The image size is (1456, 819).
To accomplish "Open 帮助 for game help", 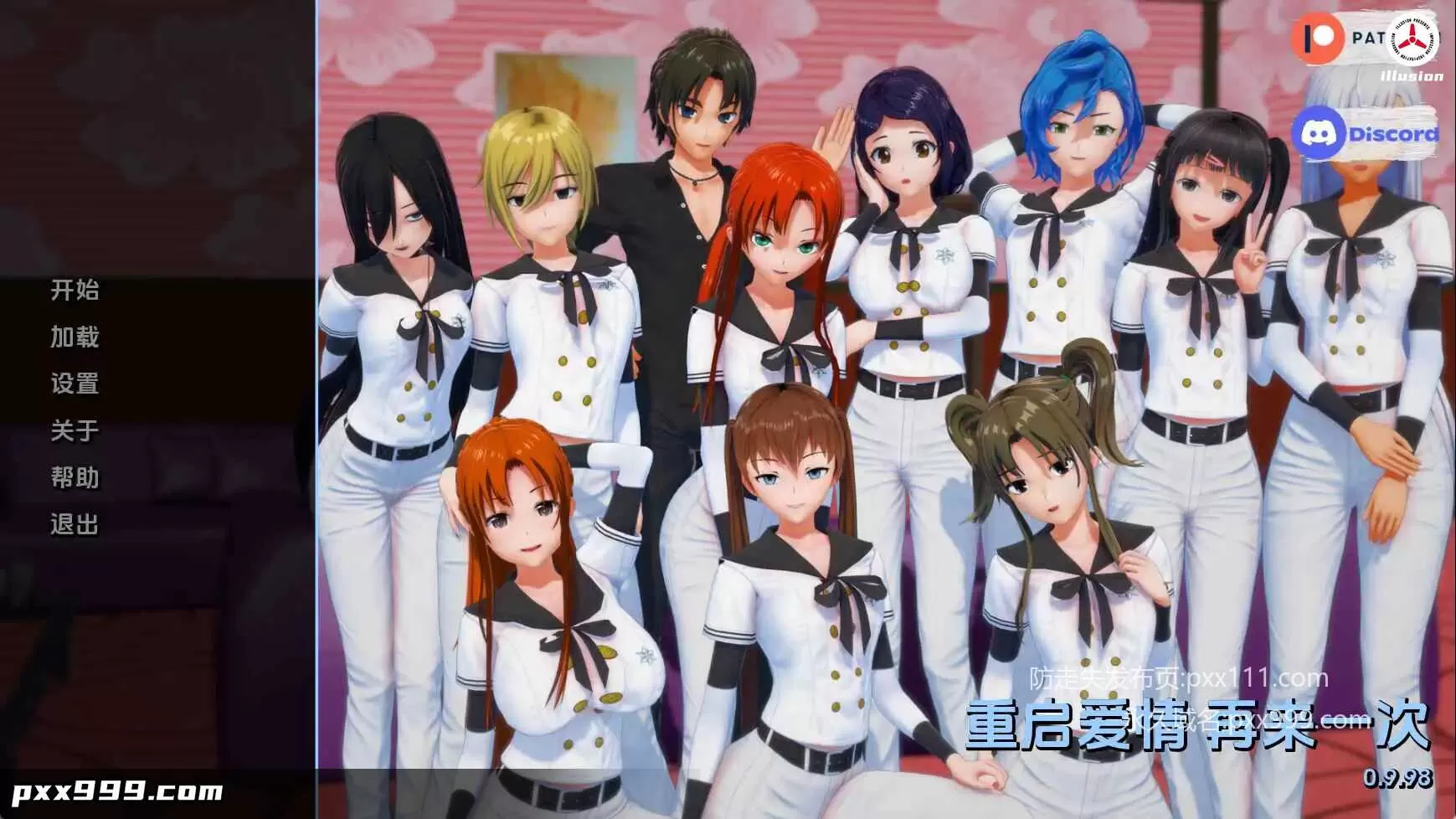I will tap(74, 478).
